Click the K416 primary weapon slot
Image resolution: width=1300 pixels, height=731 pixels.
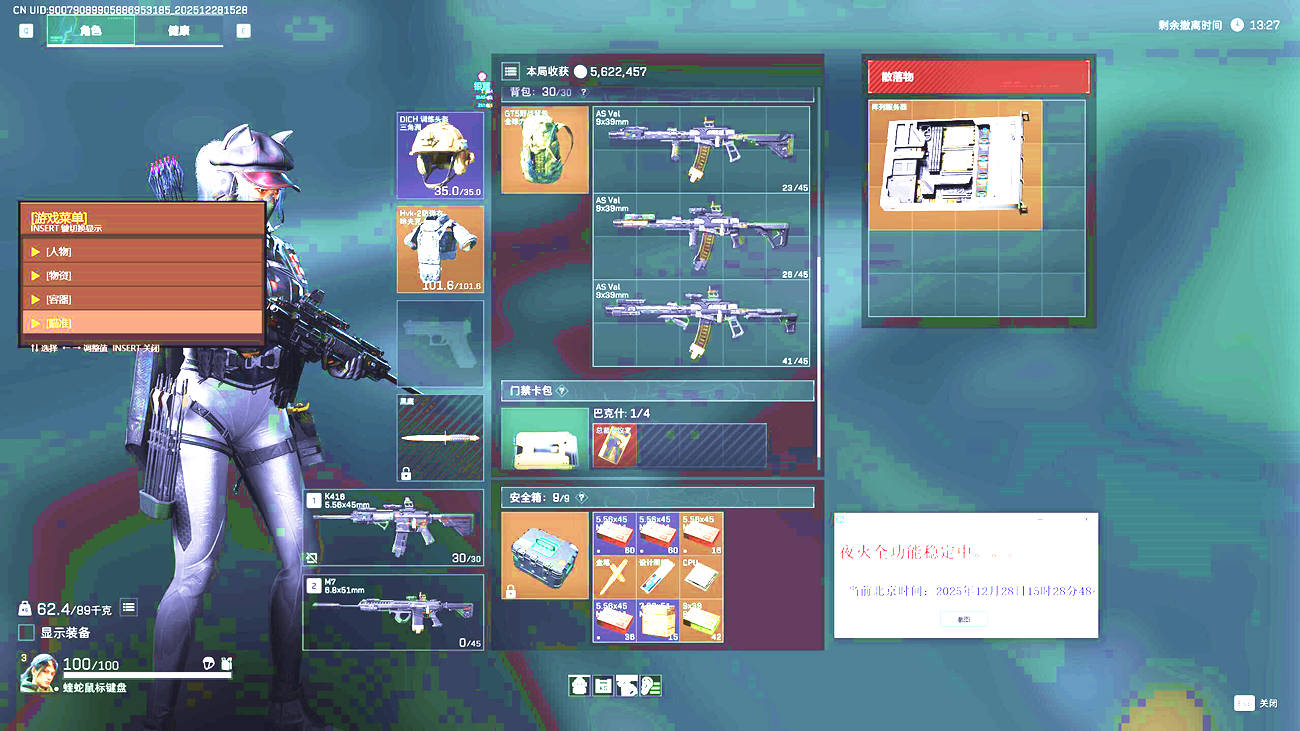click(393, 528)
